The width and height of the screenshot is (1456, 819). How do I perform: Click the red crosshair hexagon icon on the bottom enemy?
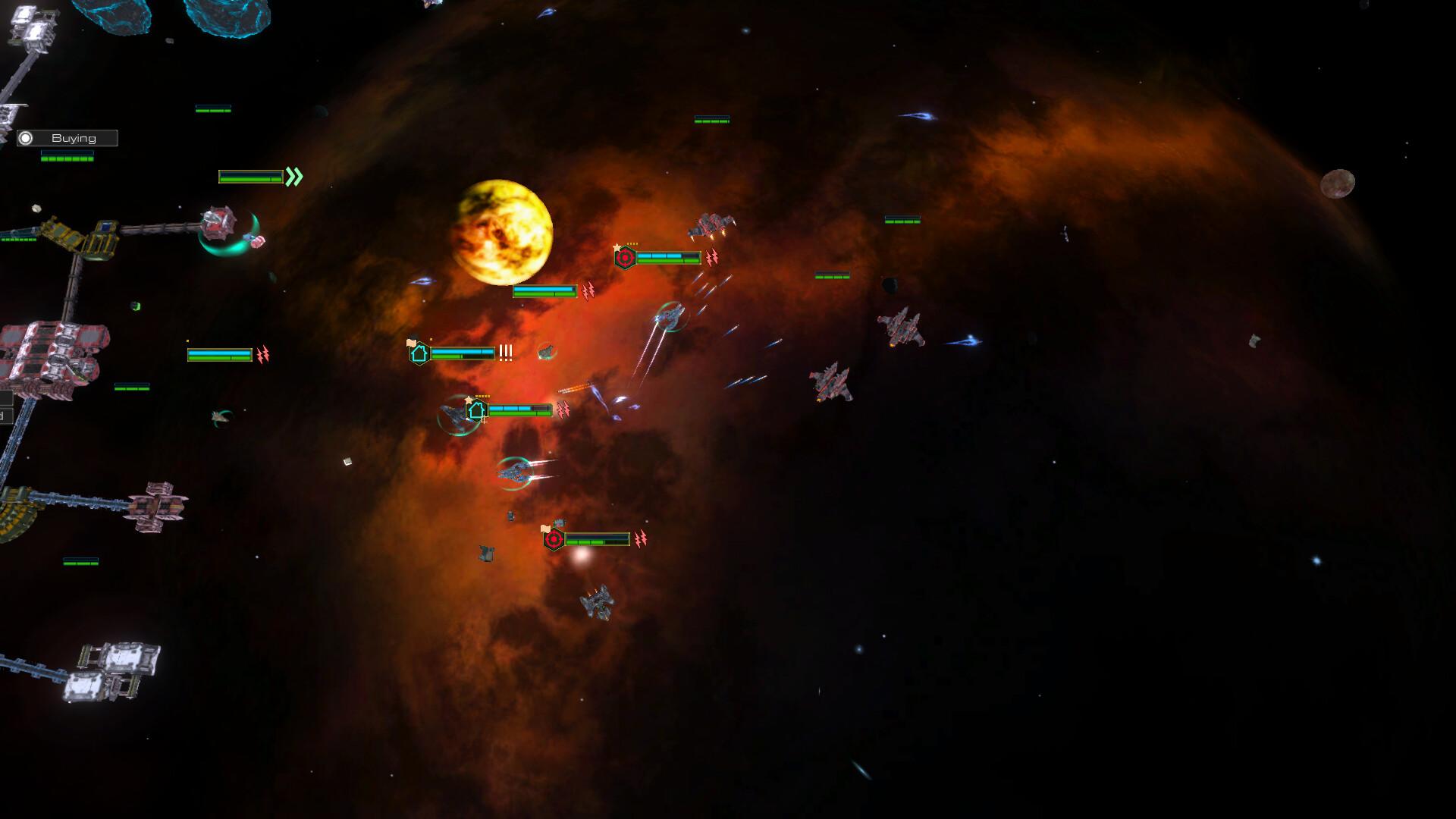[554, 539]
